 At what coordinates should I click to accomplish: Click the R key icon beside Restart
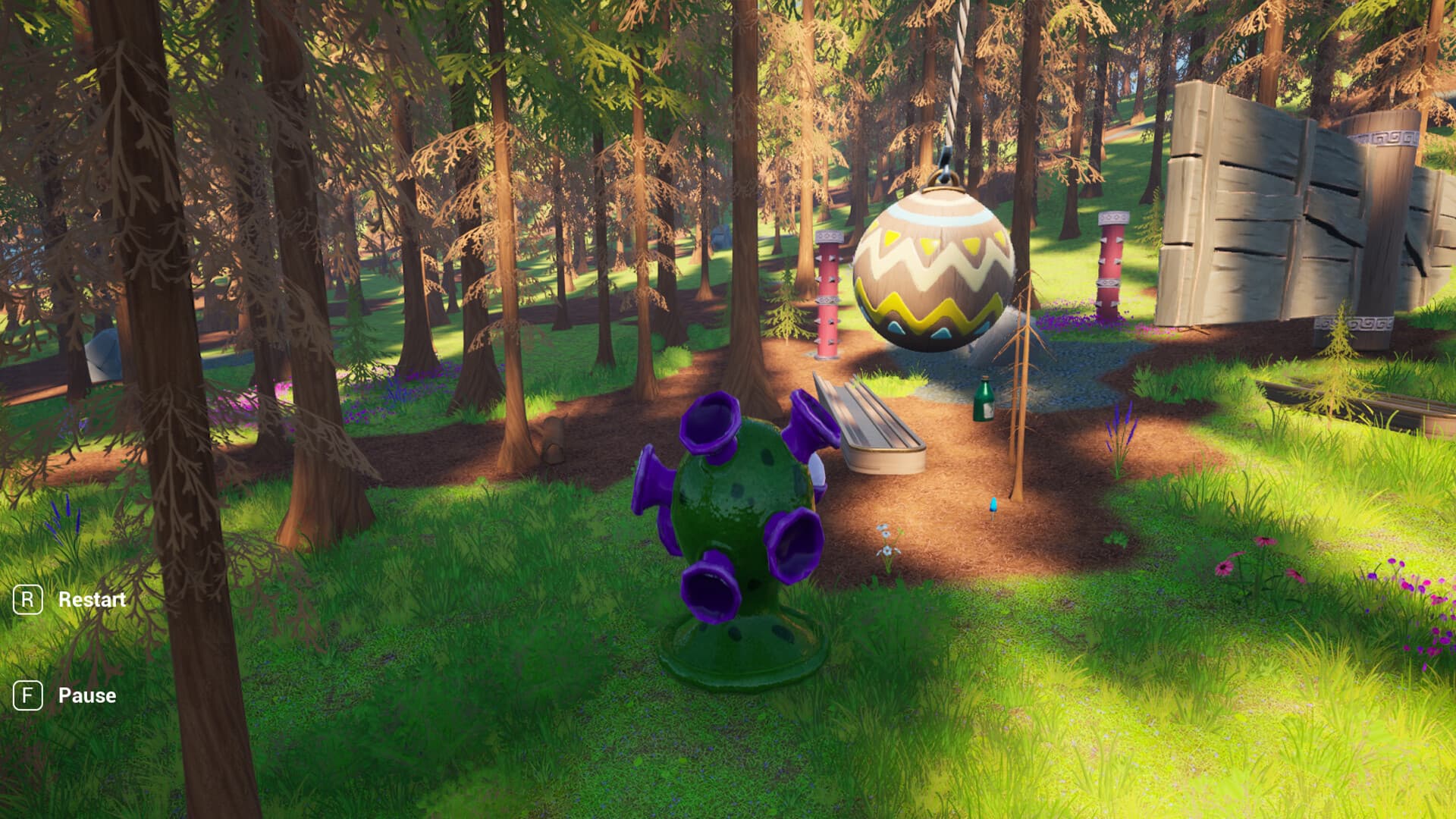click(x=27, y=600)
